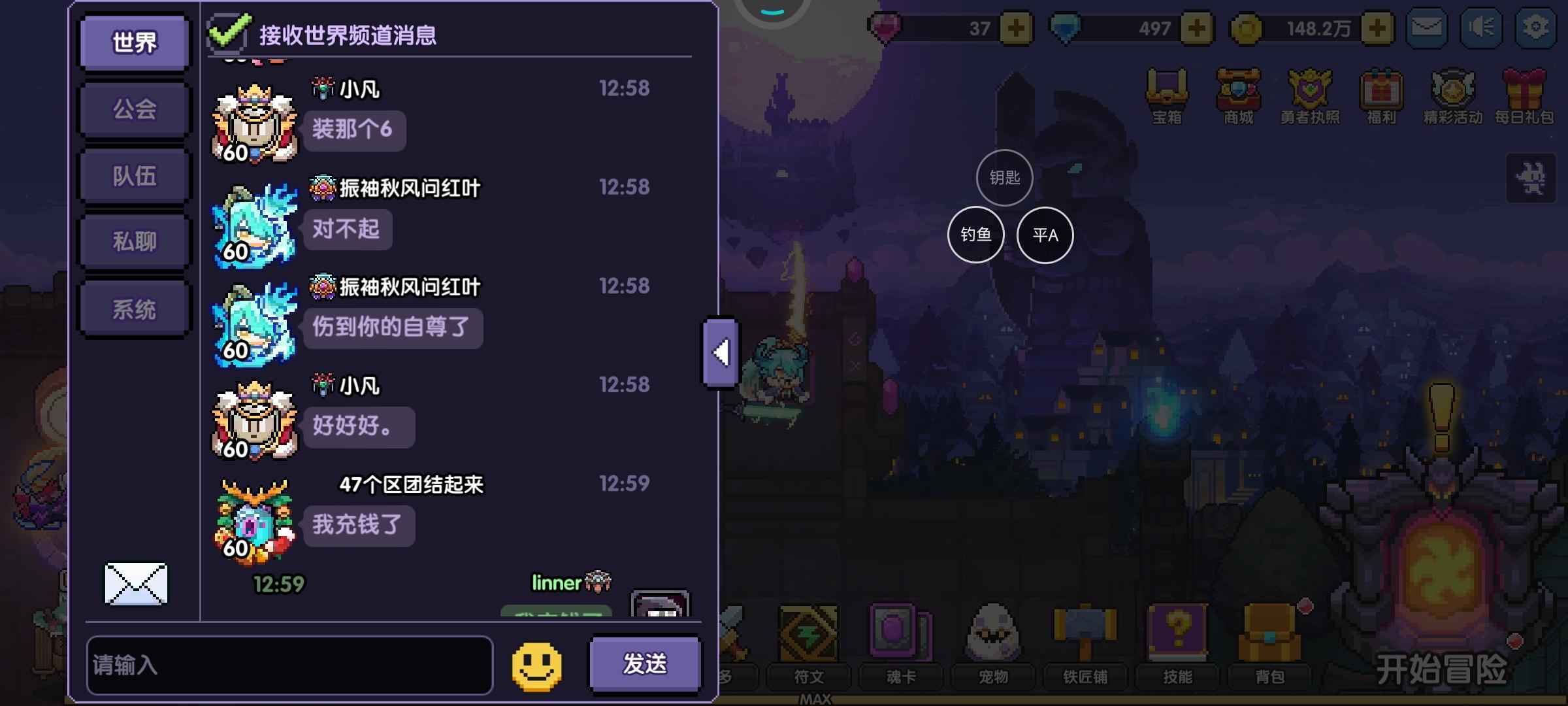Click the 发送 send button
The image size is (1568, 706).
coord(644,663)
